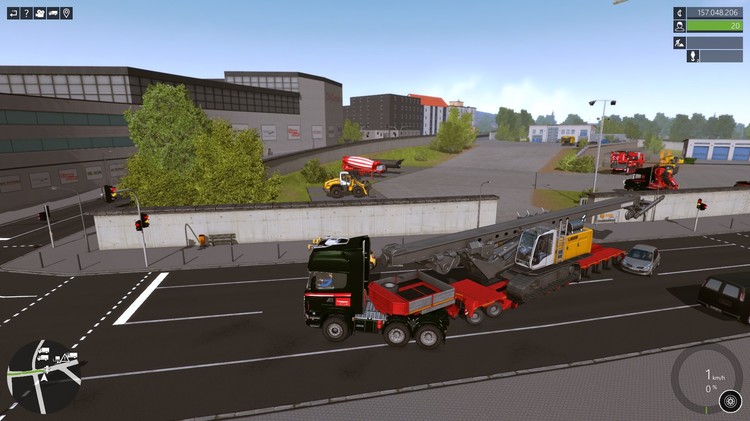The width and height of the screenshot is (750, 421).
Task: Click the crane hook icon
Action: coord(692,56)
